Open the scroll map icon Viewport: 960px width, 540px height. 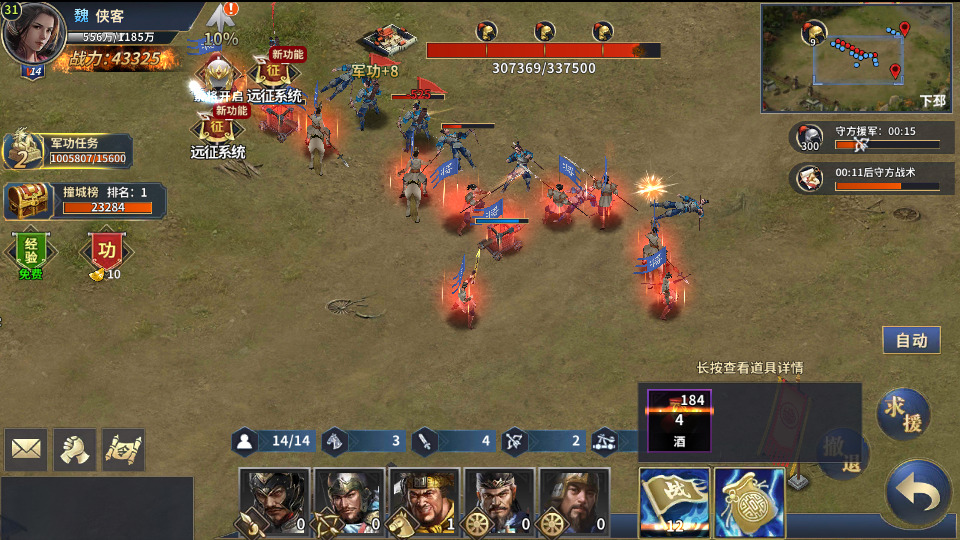[x=123, y=450]
